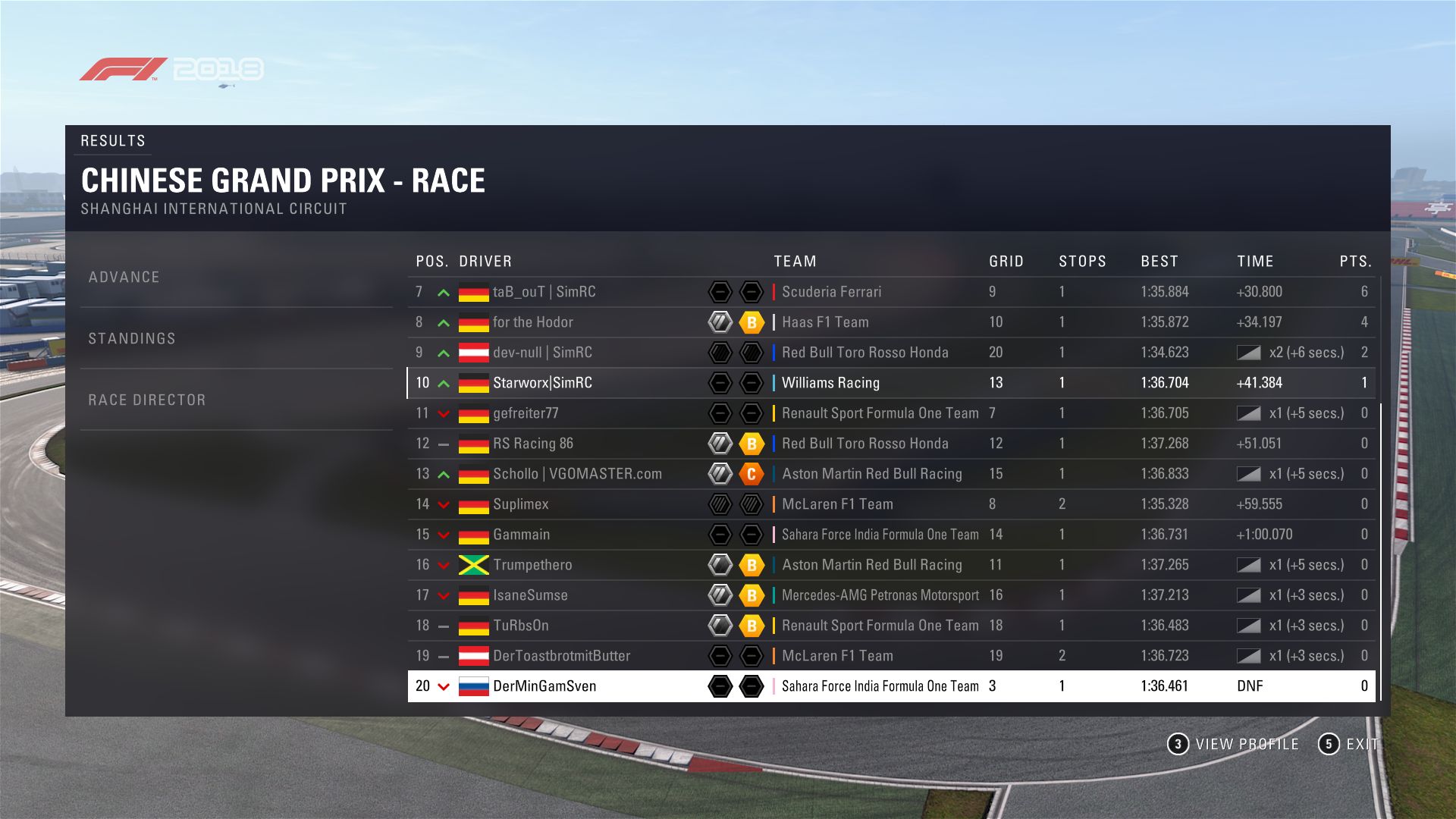Select the Gammain driver row
Image resolution: width=1456 pixels, height=819 pixels.
pyautogui.click(x=521, y=535)
